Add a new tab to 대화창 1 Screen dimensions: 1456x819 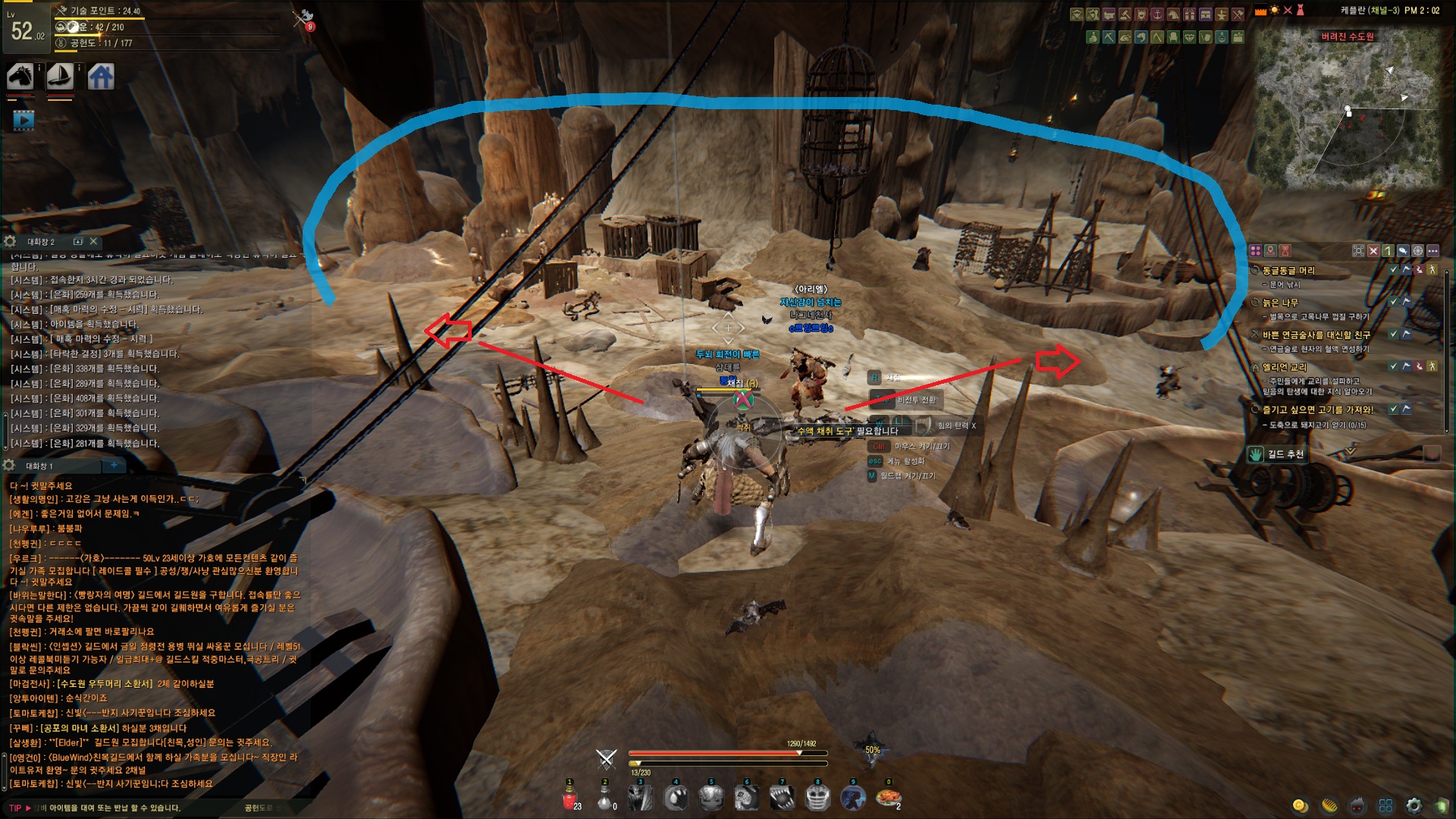pyautogui.click(x=114, y=465)
